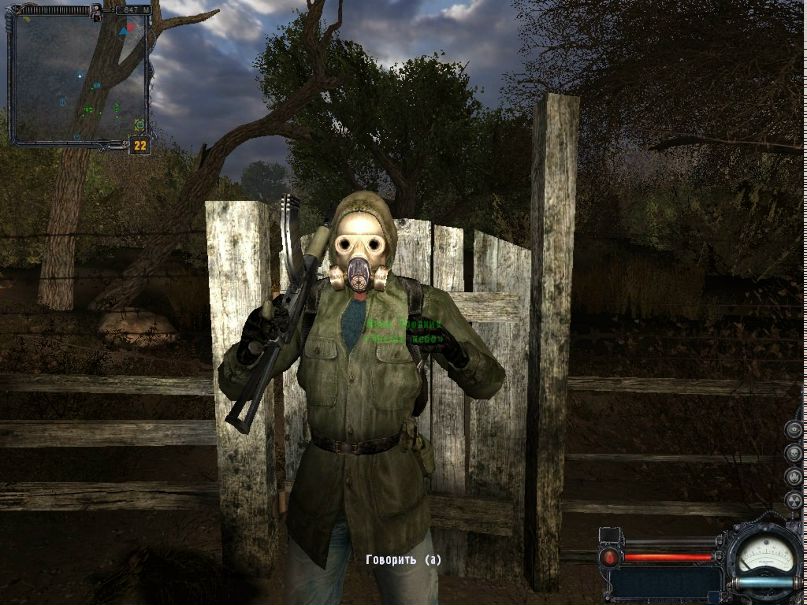Click the flame hazard status icon
807x605 pixels.
(793, 477)
